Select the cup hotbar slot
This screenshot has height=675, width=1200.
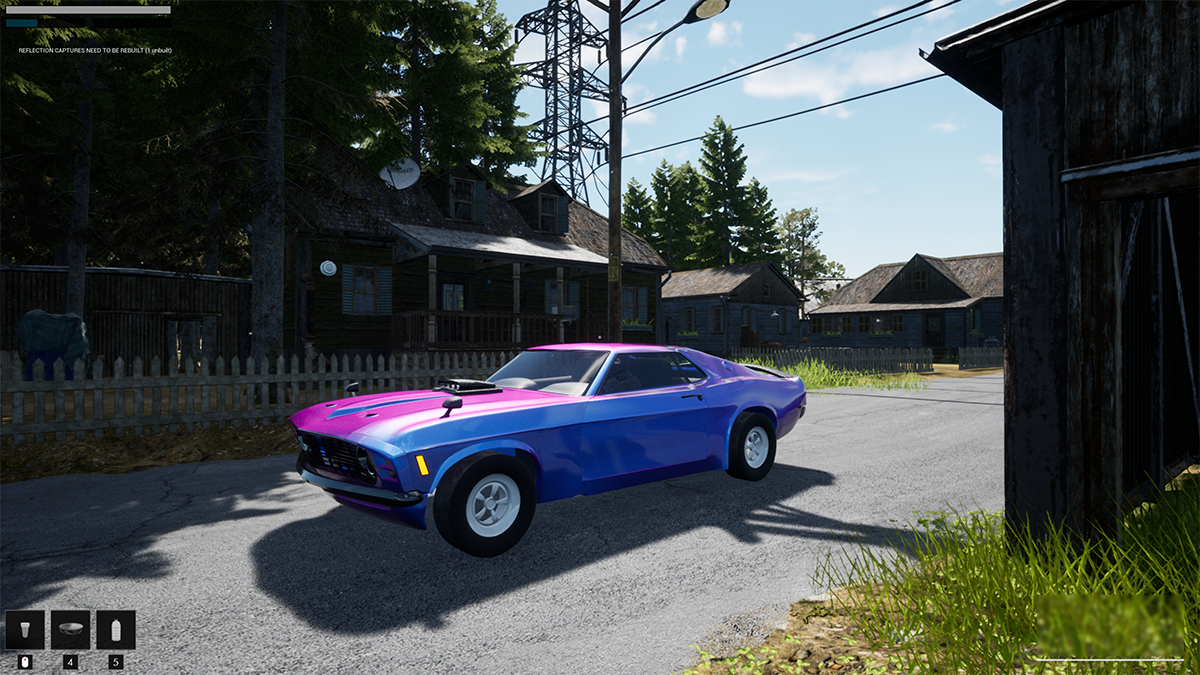pos(25,630)
